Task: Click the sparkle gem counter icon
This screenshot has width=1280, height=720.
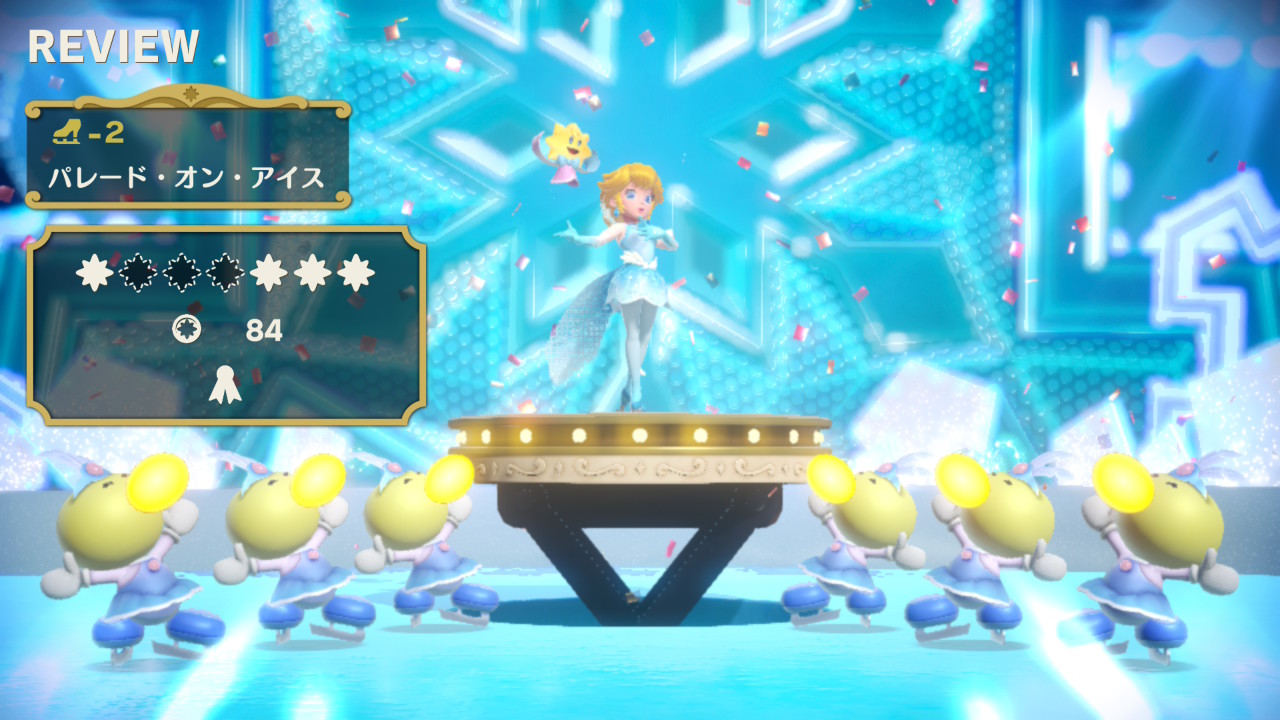Action: [x=186, y=329]
